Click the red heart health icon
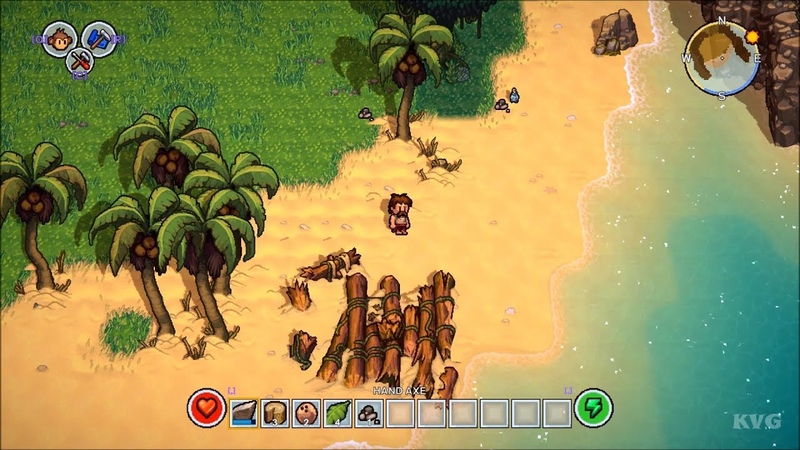The image size is (800, 450). point(206,408)
